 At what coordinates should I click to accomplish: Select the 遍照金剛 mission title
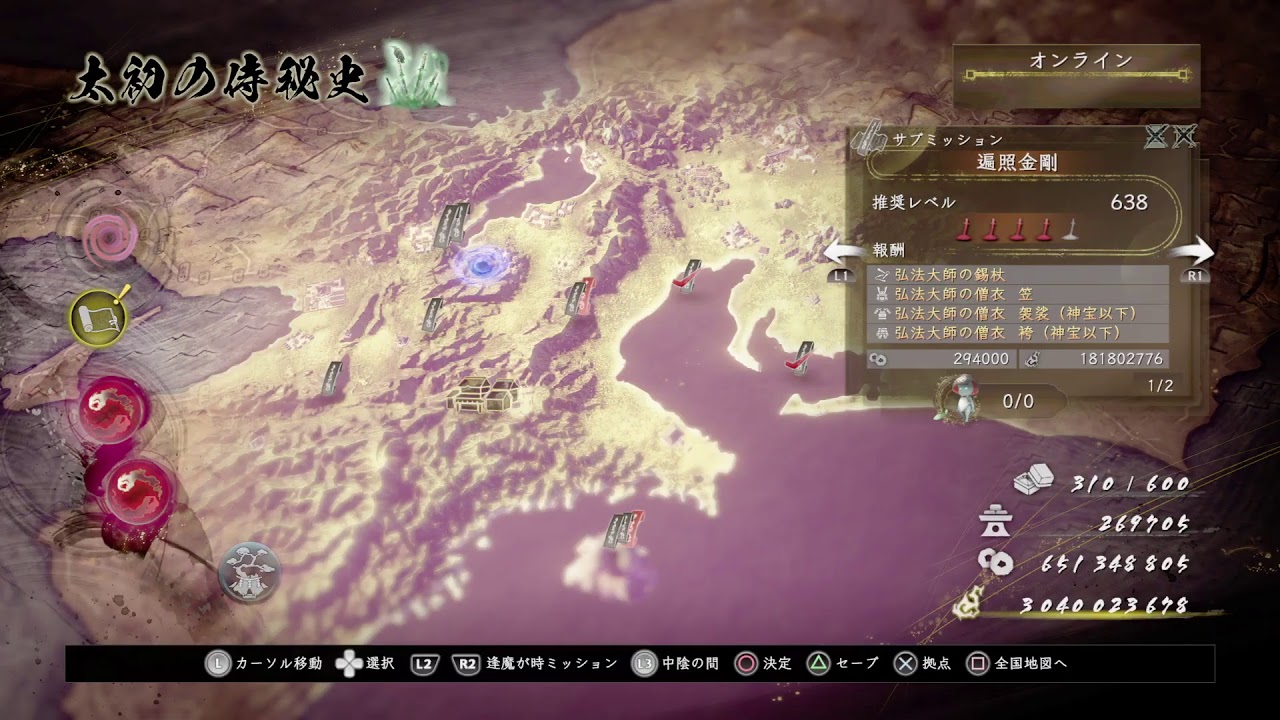click(1018, 163)
